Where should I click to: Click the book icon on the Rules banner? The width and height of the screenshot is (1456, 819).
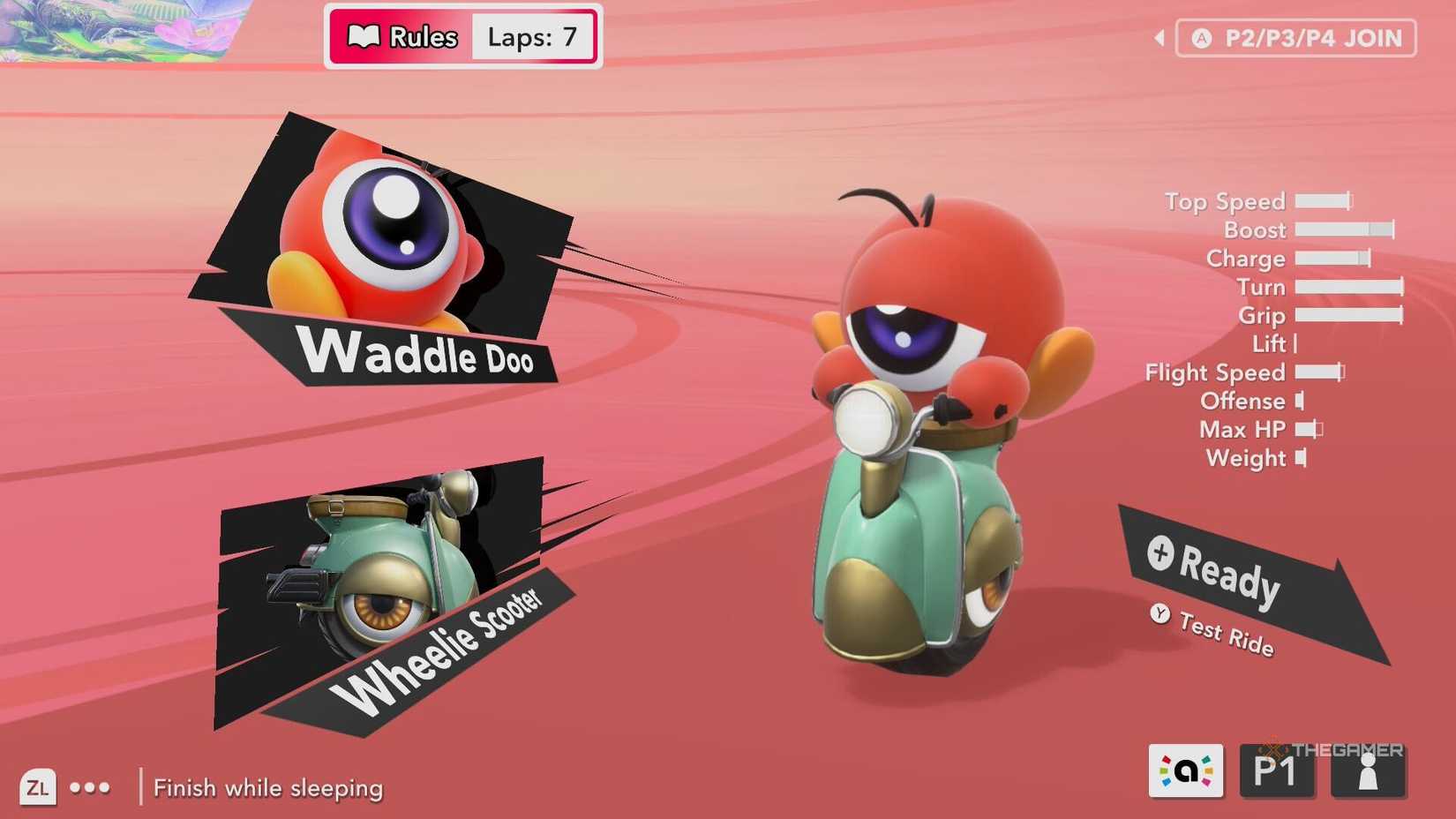click(364, 37)
